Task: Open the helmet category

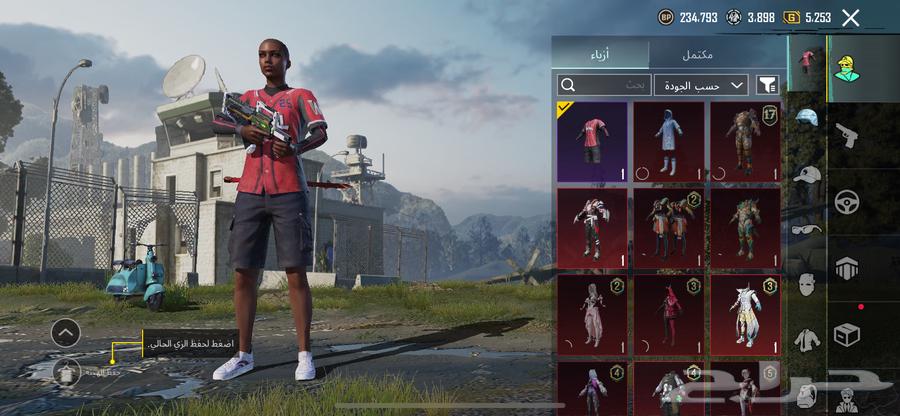Action: coord(807,118)
